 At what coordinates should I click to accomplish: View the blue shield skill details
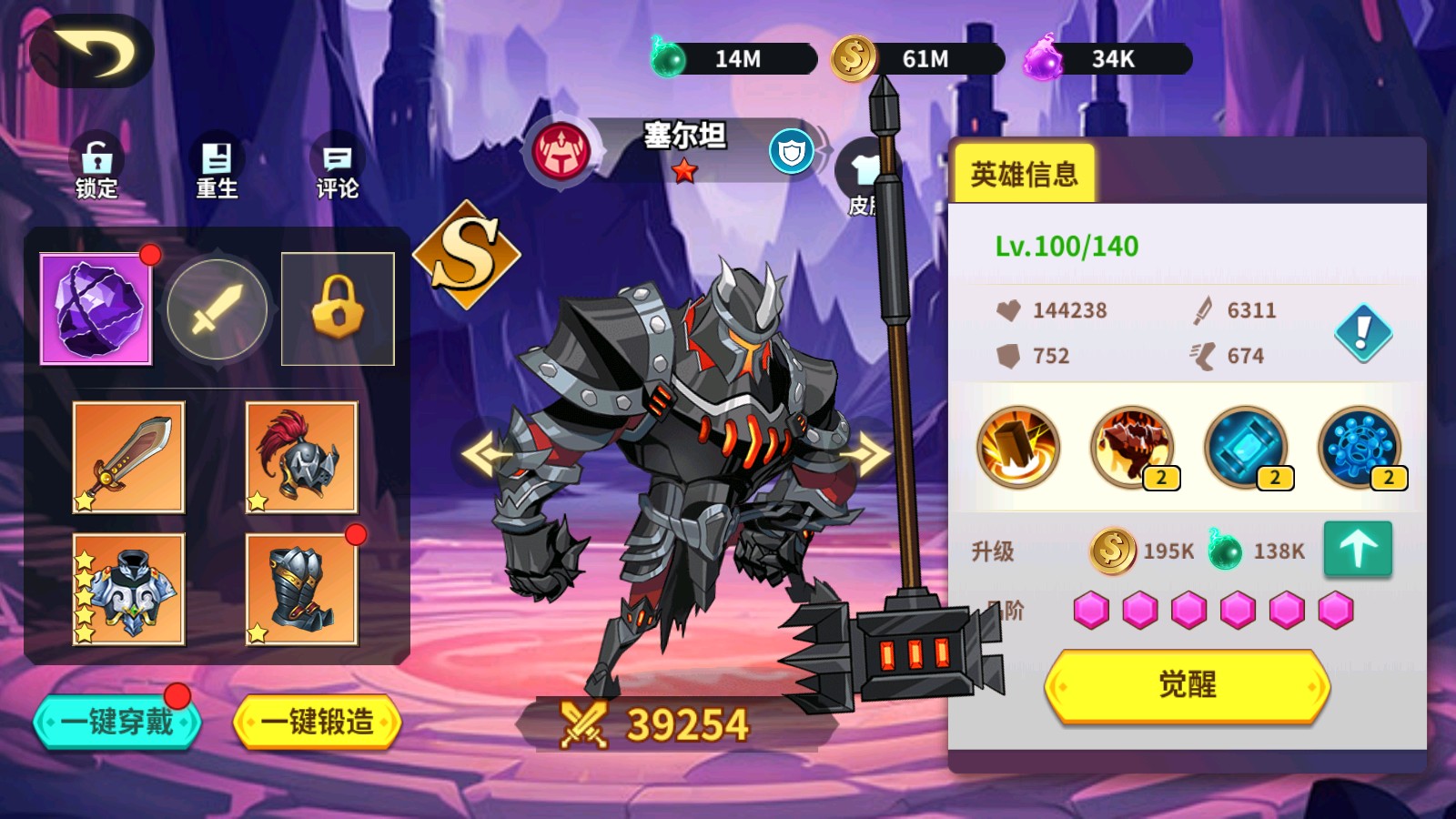tap(1247, 448)
